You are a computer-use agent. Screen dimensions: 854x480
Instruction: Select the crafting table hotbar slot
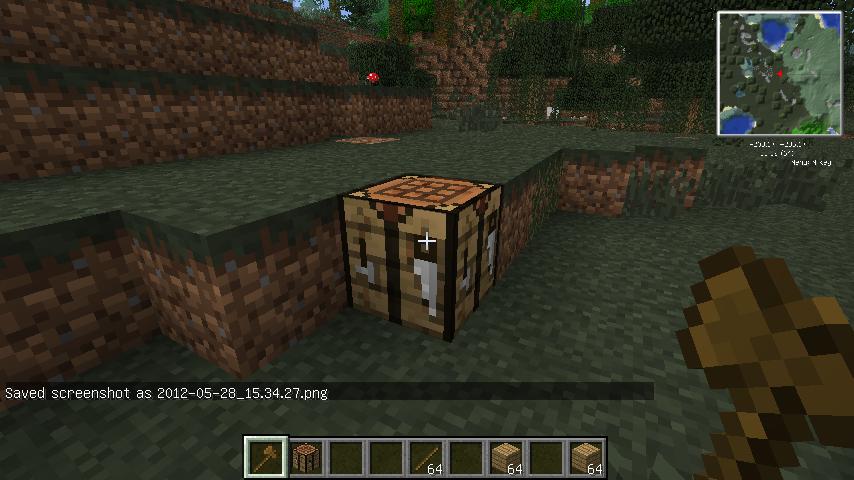click(307, 458)
